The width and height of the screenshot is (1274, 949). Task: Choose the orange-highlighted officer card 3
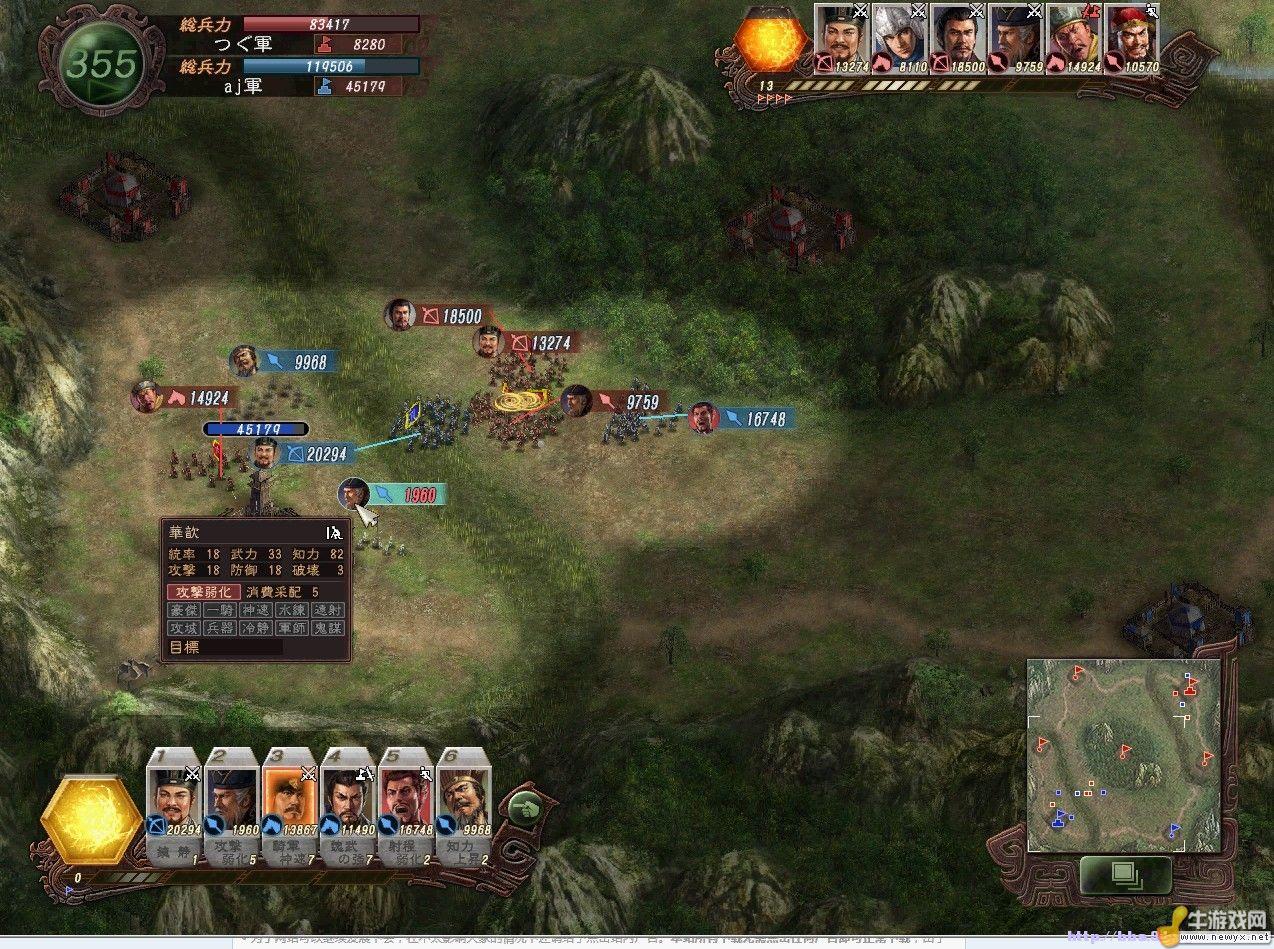[290, 799]
